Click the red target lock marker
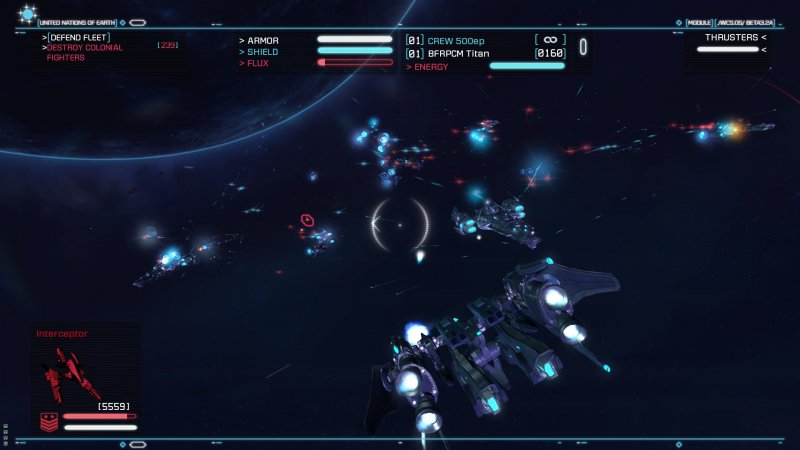The height and width of the screenshot is (450, 800). [307, 220]
